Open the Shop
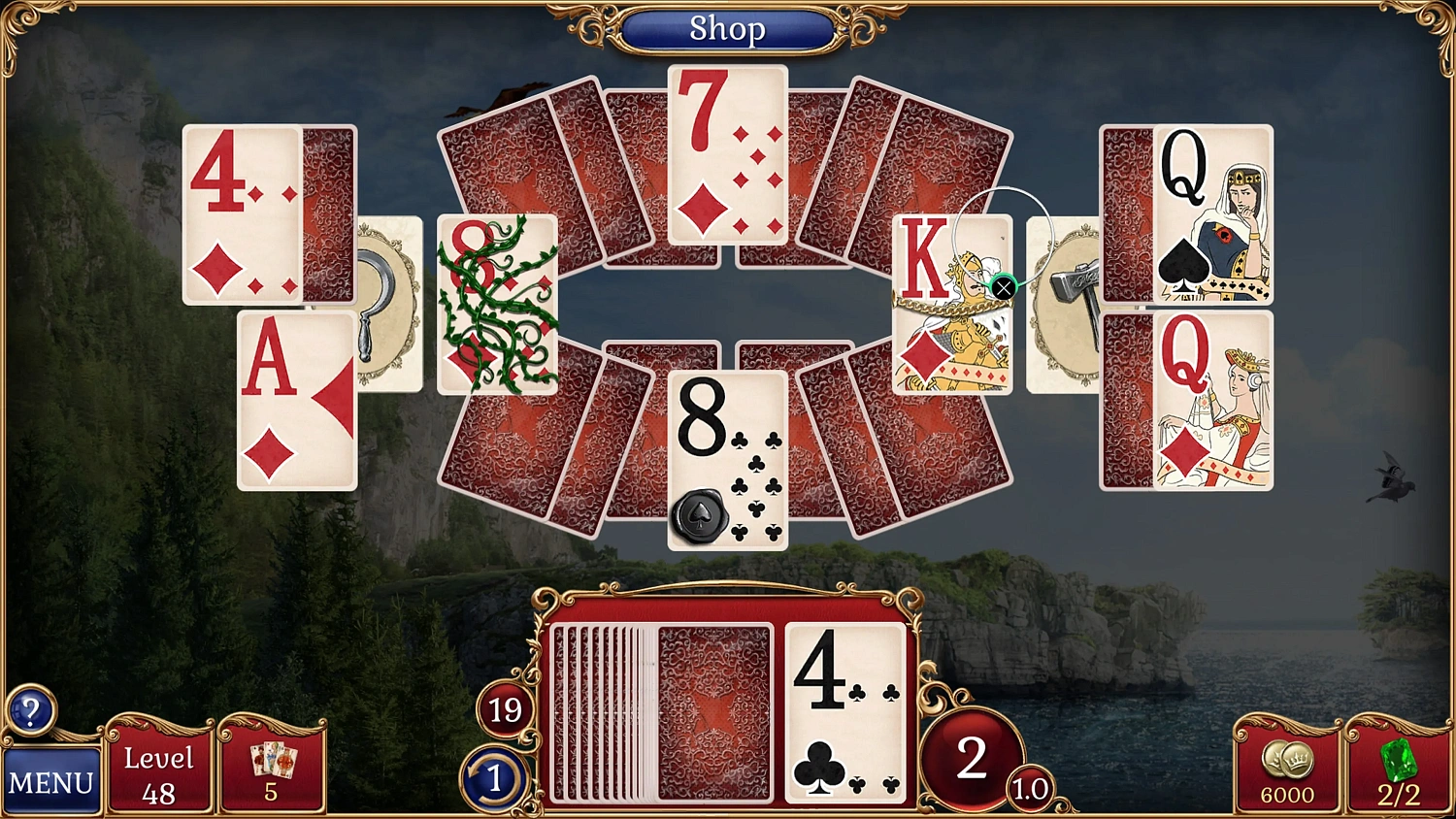1456x819 pixels. [x=728, y=29]
